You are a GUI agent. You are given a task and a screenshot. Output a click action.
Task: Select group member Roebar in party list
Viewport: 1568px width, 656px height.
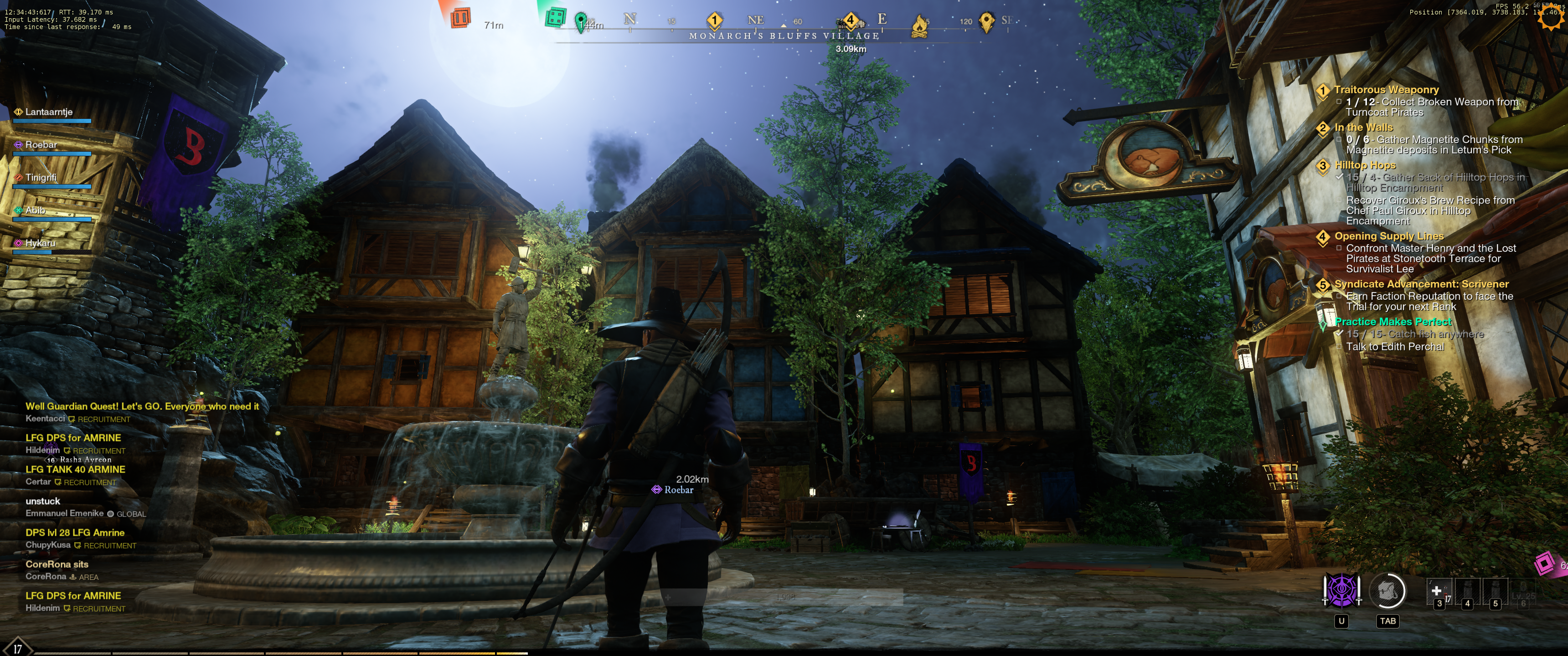tap(41, 145)
